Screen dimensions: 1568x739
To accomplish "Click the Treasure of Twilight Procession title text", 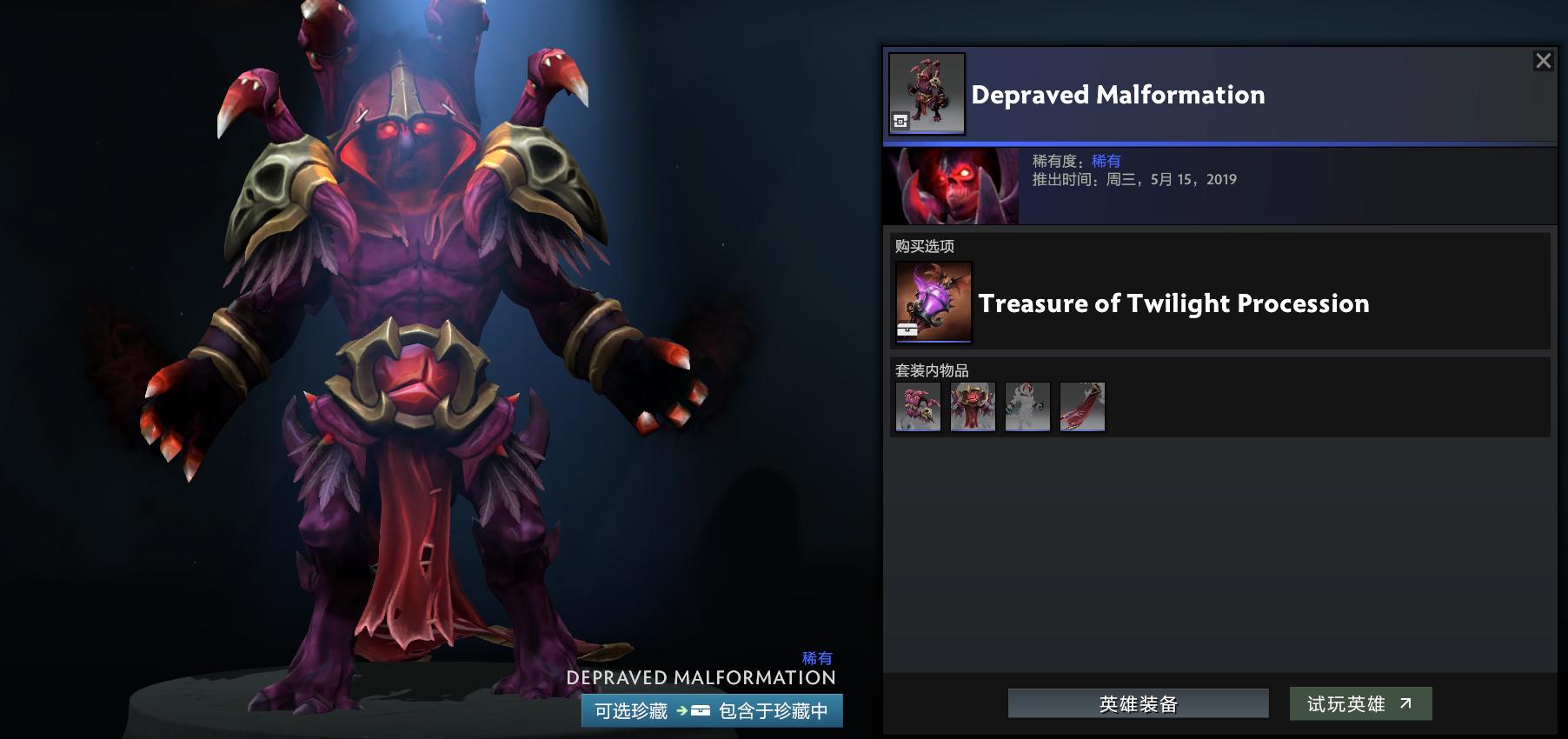I will point(1173,303).
